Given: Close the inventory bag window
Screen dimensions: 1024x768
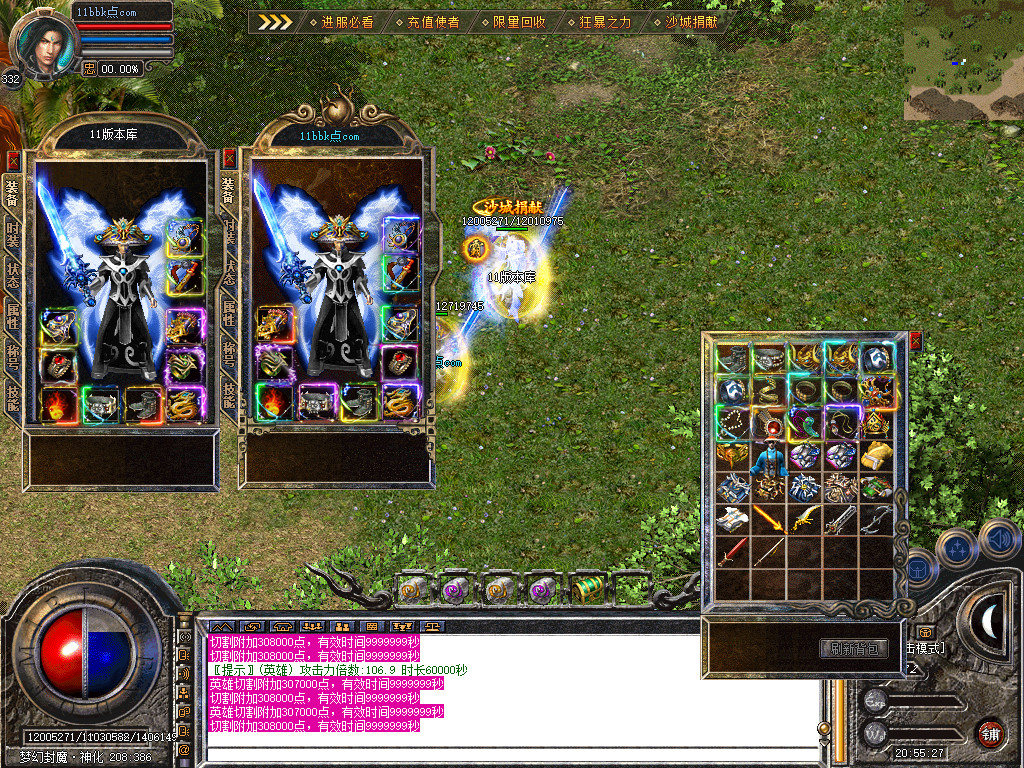Looking at the screenshot, I should (915, 342).
